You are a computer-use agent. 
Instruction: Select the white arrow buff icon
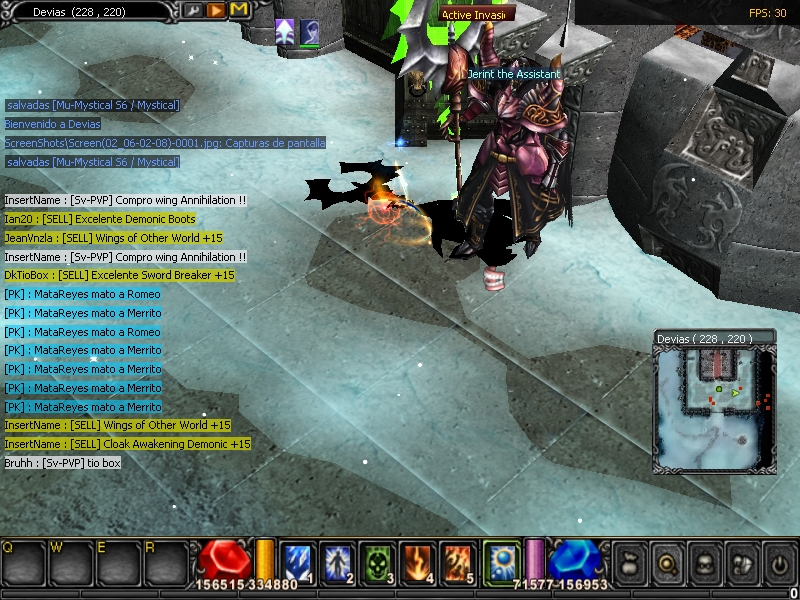[x=285, y=33]
